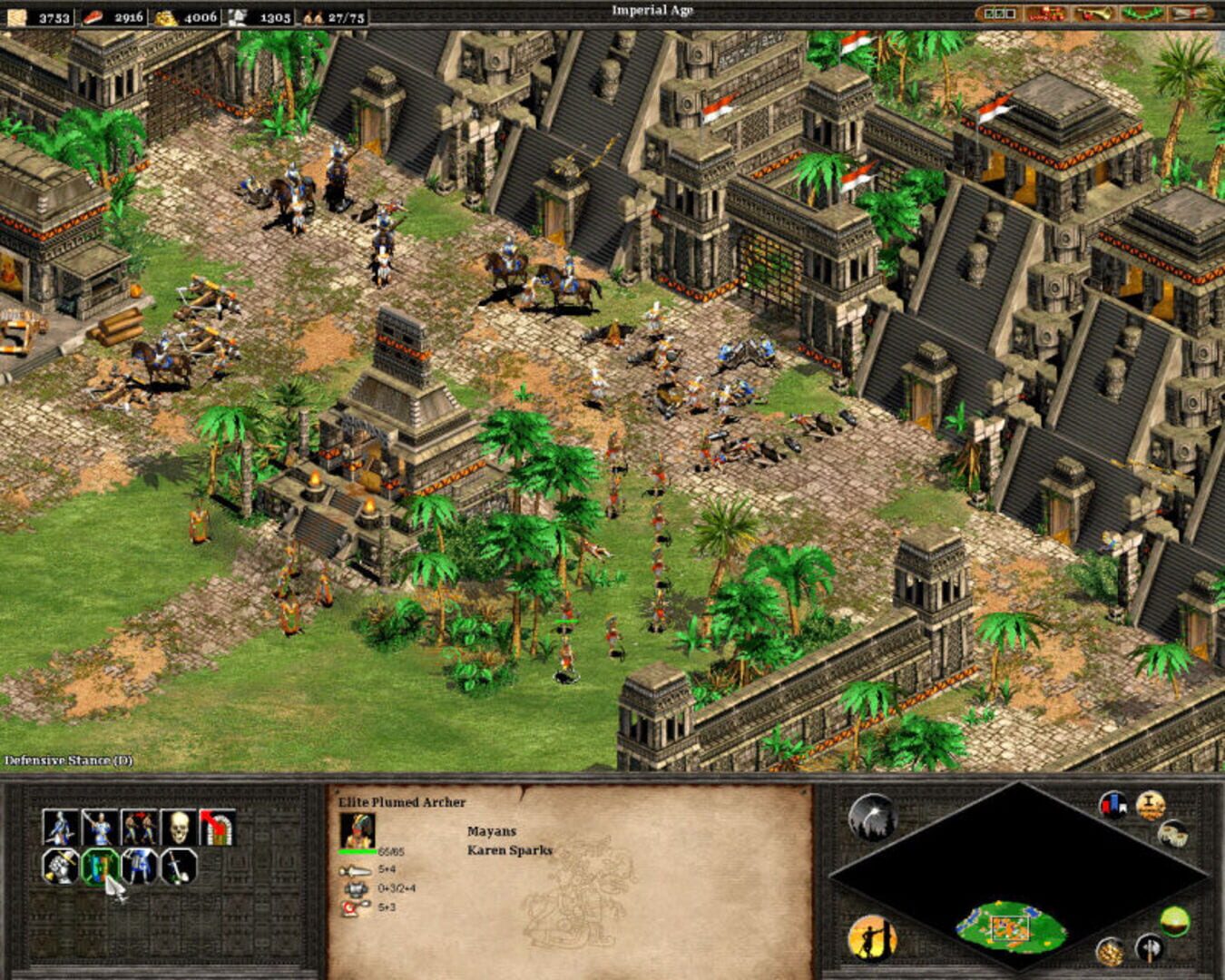Toggle the first green checkbox at top right

pos(991,13)
